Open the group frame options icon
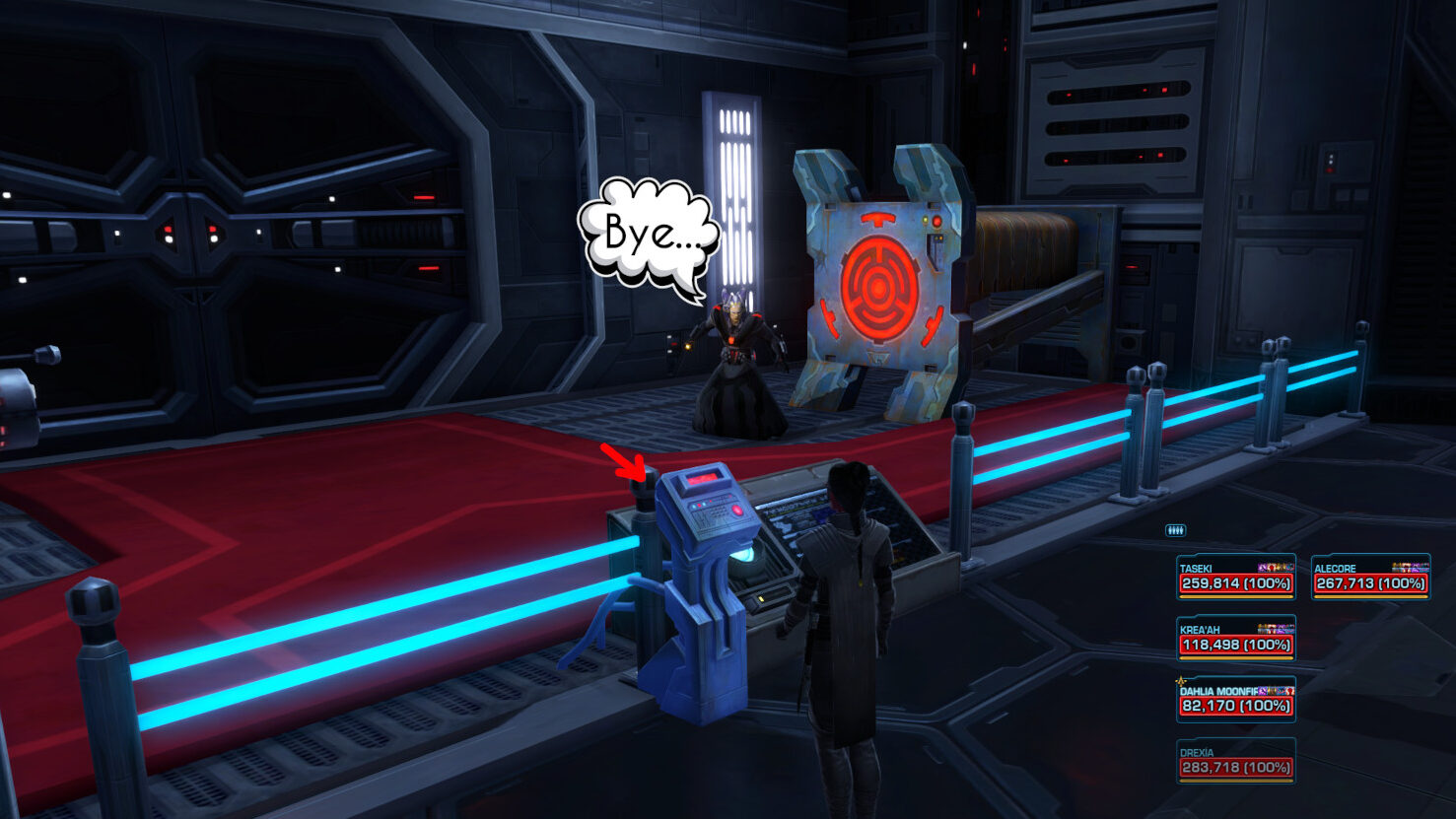Viewport: 1456px width, 819px height. click(x=1175, y=531)
